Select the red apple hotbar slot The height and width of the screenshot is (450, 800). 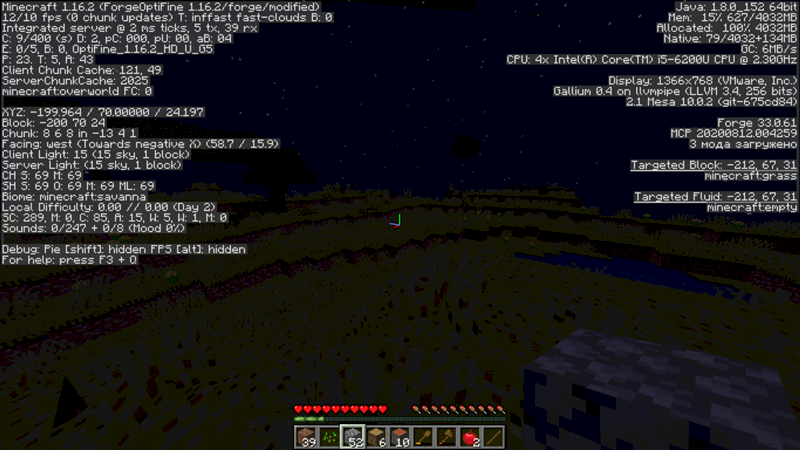[x=470, y=437]
